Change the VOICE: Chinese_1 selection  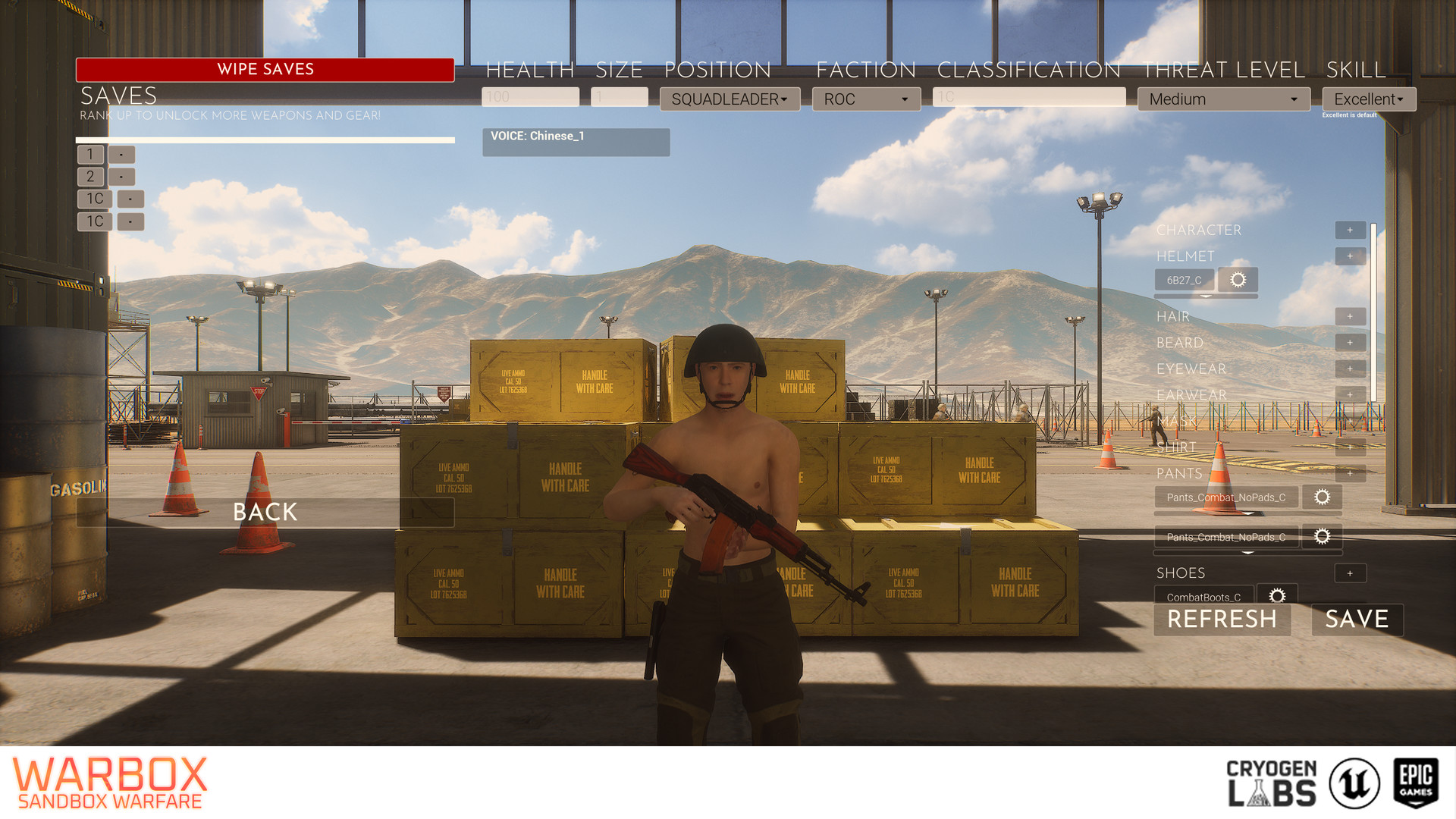576,142
